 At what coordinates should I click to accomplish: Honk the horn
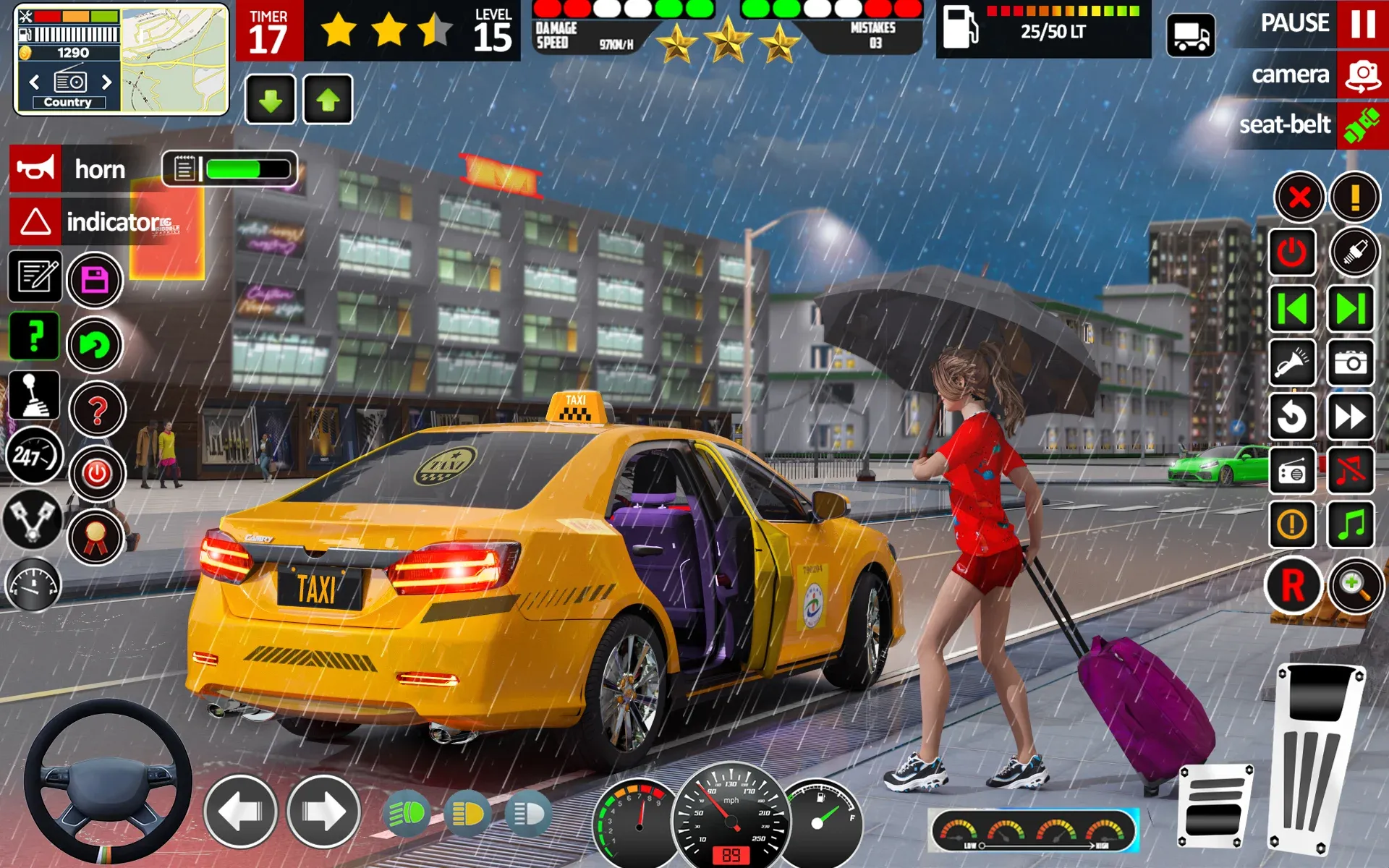[x=35, y=169]
